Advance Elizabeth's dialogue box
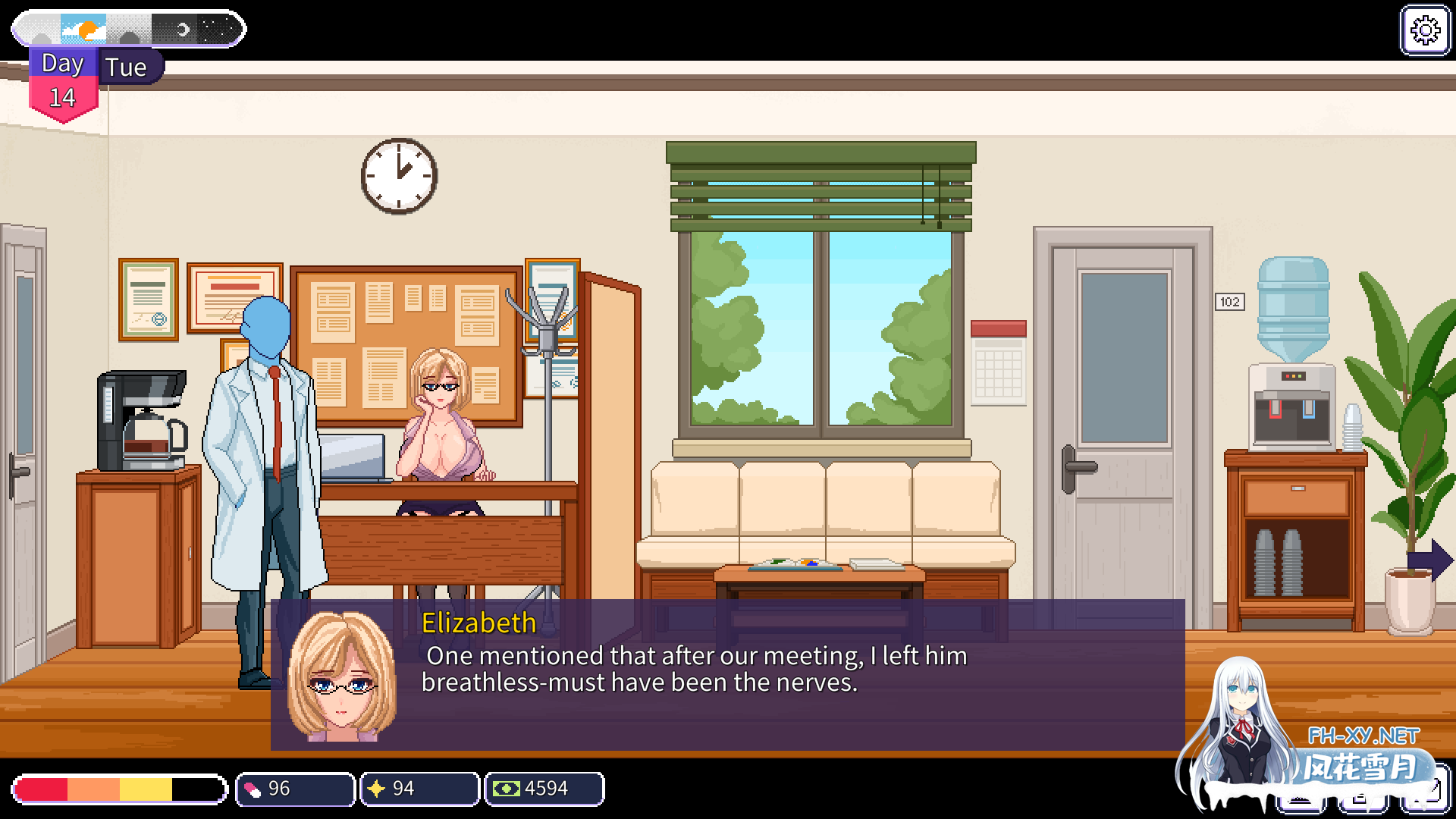The height and width of the screenshot is (819, 1456). pyautogui.click(x=726, y=674)
